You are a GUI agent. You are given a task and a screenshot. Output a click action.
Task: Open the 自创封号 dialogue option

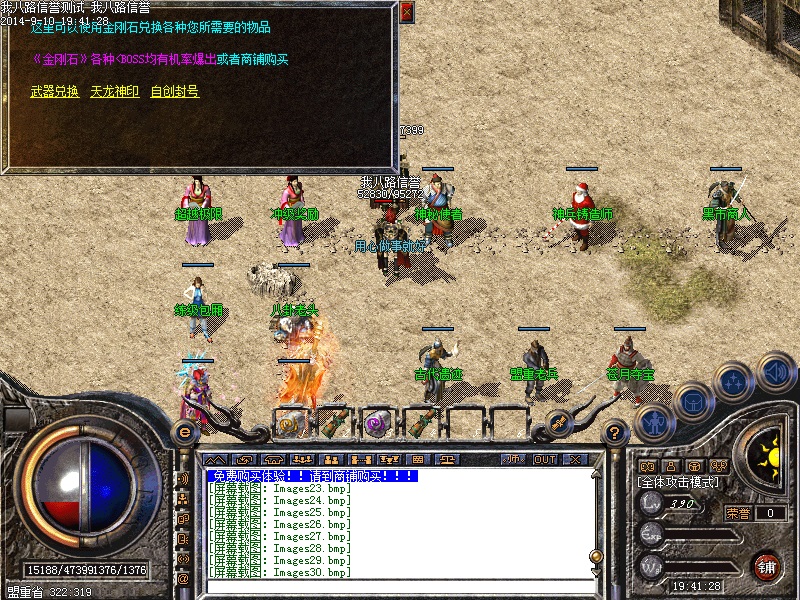[174, 91]
